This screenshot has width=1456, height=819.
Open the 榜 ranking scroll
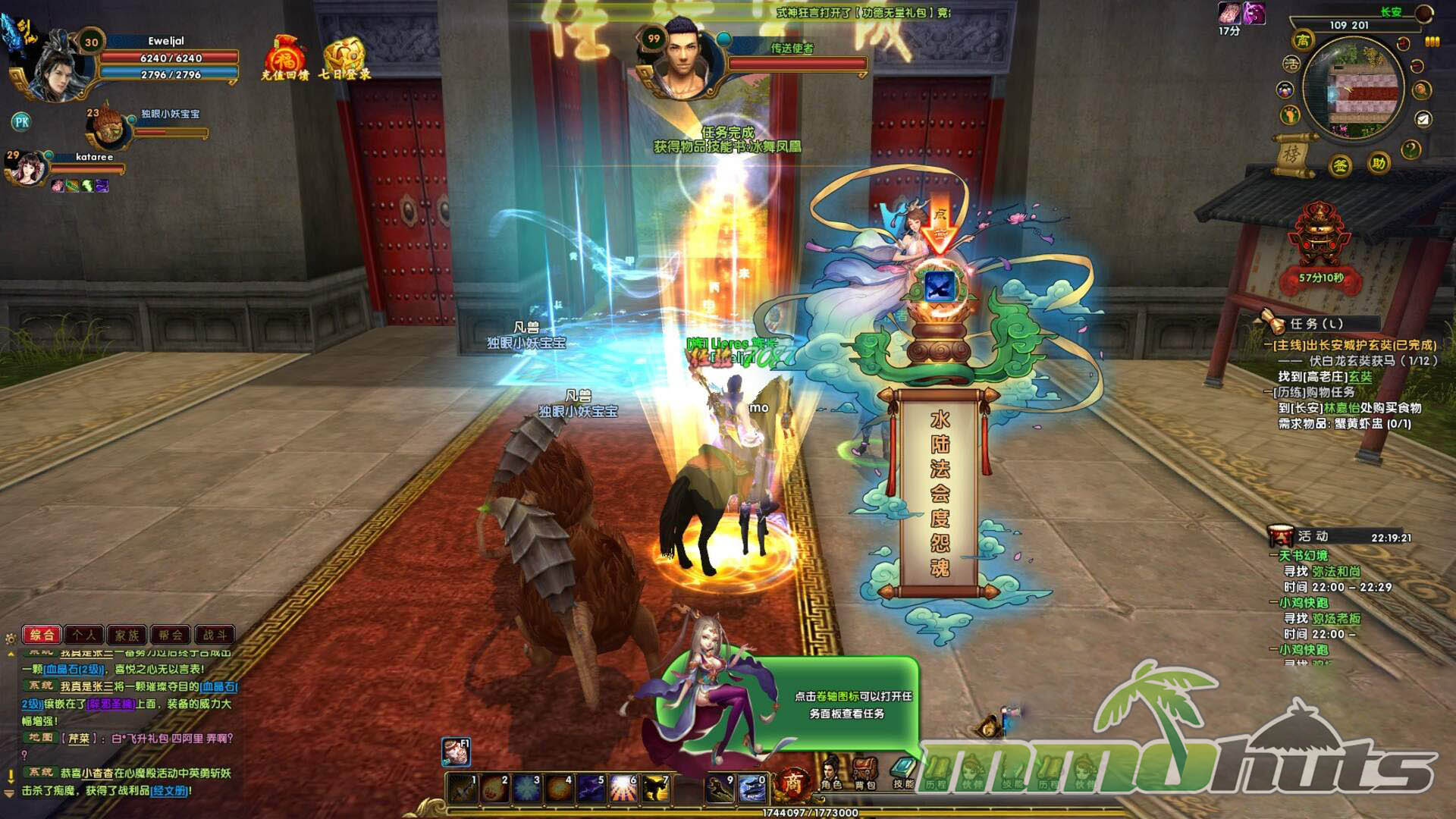[1291, 154]
